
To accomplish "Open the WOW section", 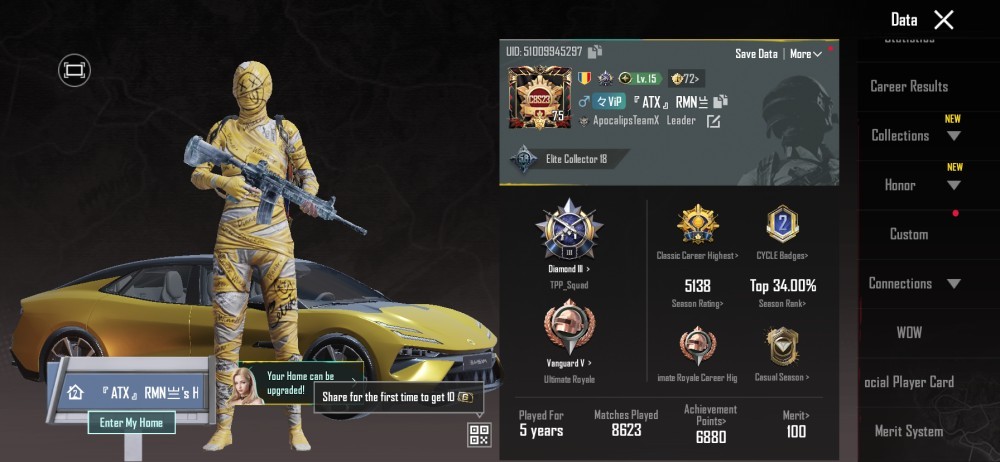I will (909, 332).
